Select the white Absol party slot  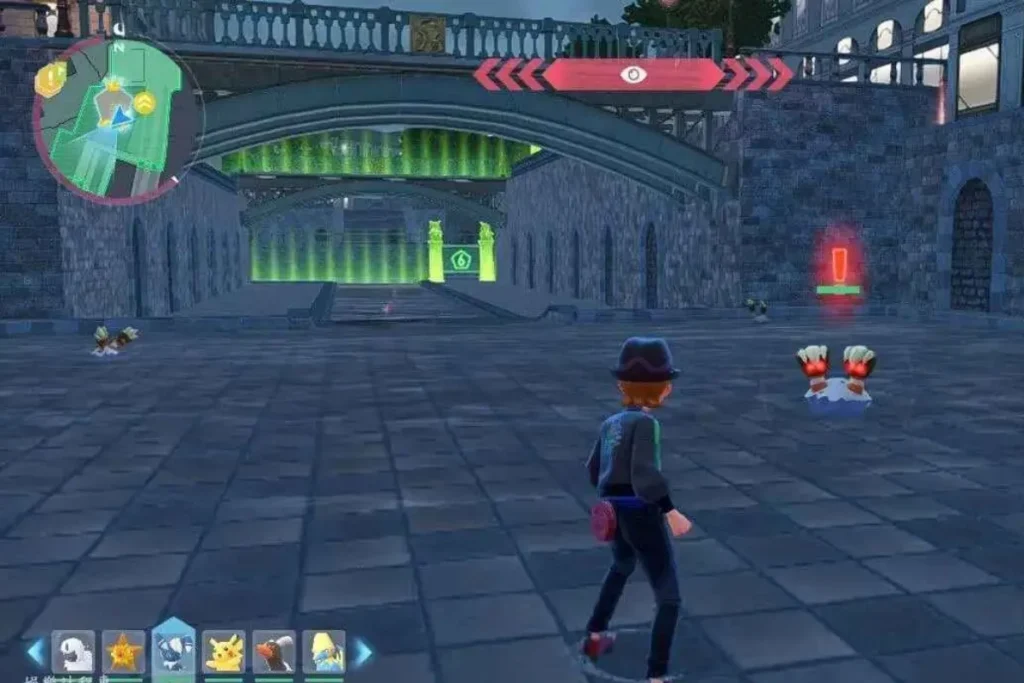(73, 652)
